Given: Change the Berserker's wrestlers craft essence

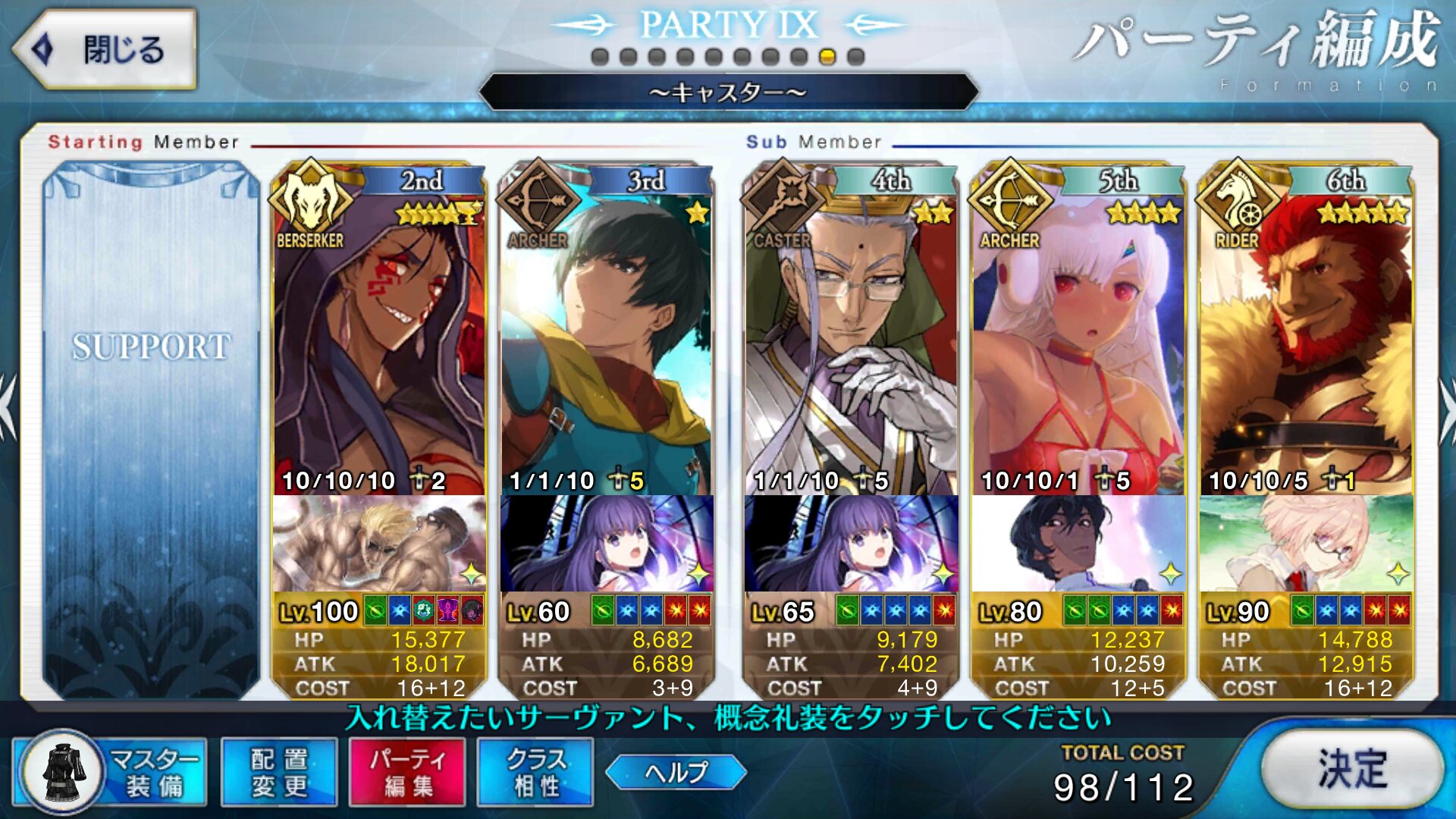Looking at the screenshot, I should [378, 543].
